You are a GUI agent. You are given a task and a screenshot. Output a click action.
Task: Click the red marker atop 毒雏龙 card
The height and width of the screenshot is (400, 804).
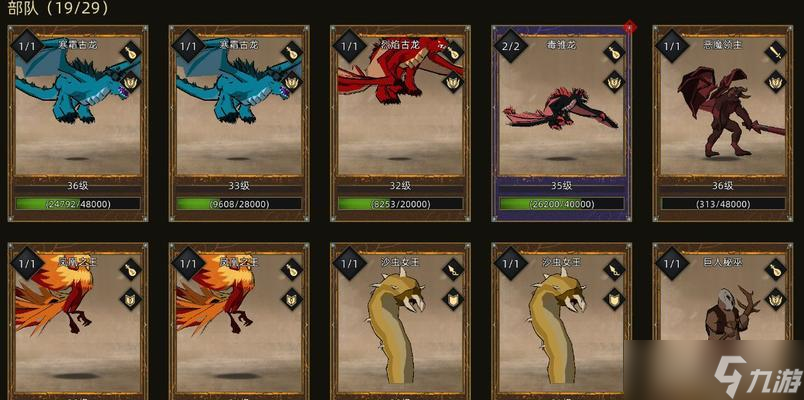click(x=628, y=27)
